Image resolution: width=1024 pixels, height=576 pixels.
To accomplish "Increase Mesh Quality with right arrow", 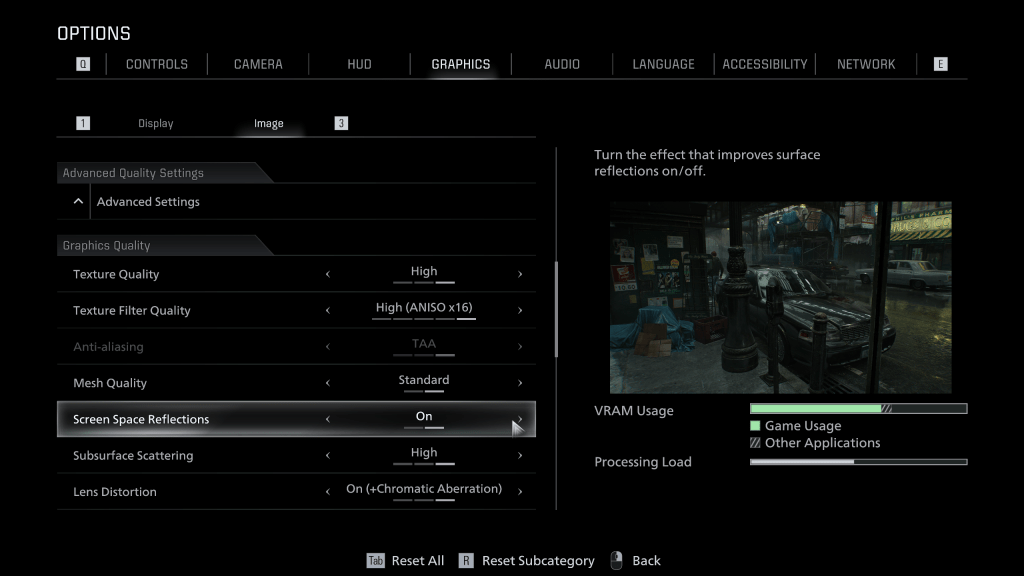I will 520,383.
